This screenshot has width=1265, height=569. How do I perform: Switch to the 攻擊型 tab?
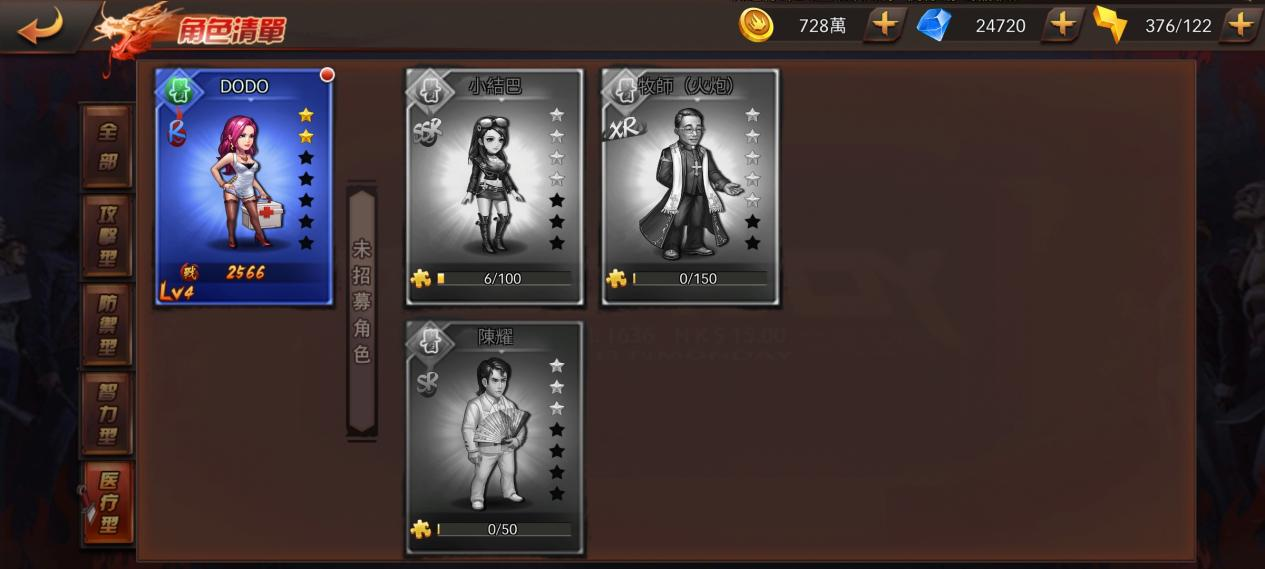[107, 236]
